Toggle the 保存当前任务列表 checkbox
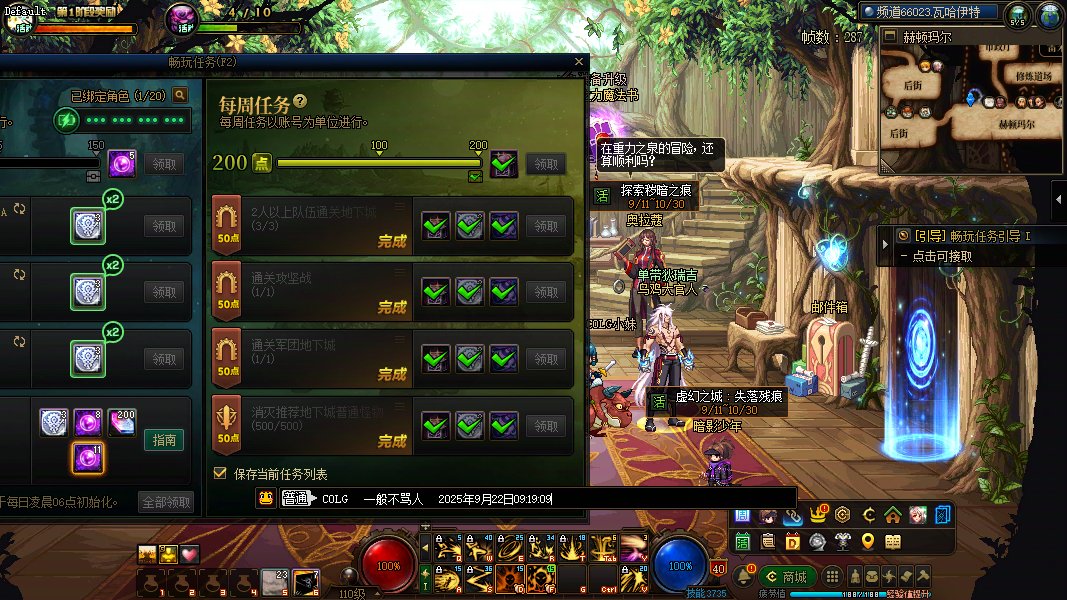This screenshot has width=1067, height=600. (x=221, y=473)
